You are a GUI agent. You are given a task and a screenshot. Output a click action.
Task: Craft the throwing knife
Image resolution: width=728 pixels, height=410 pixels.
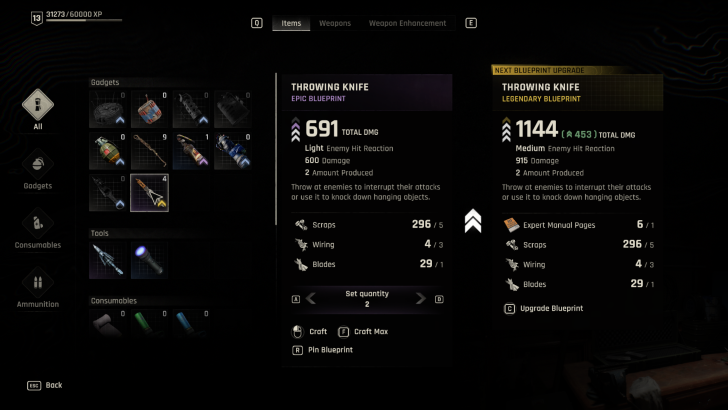(314, 331)
